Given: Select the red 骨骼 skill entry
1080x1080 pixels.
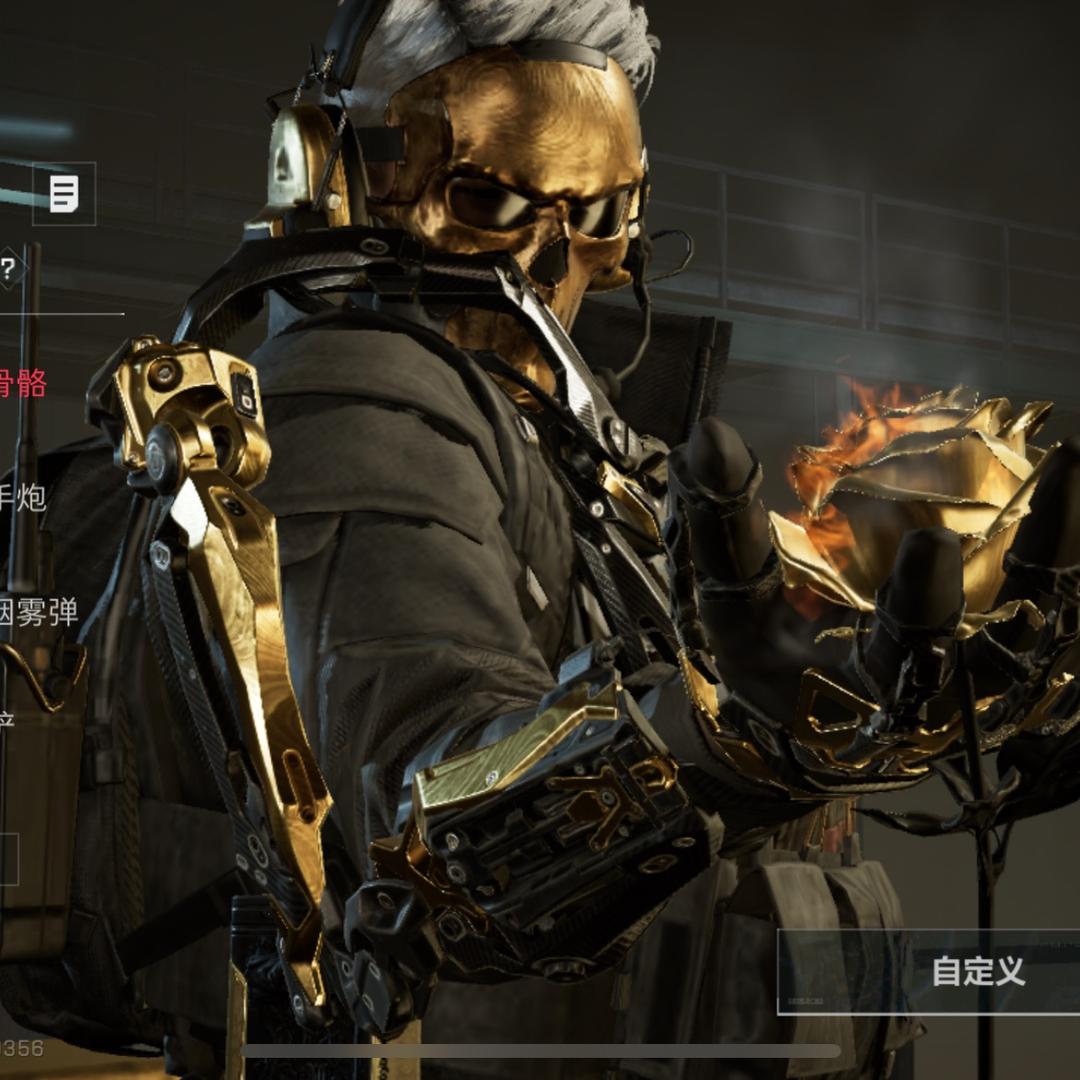Looking at the screenshot, I should (x=22, y=383).
